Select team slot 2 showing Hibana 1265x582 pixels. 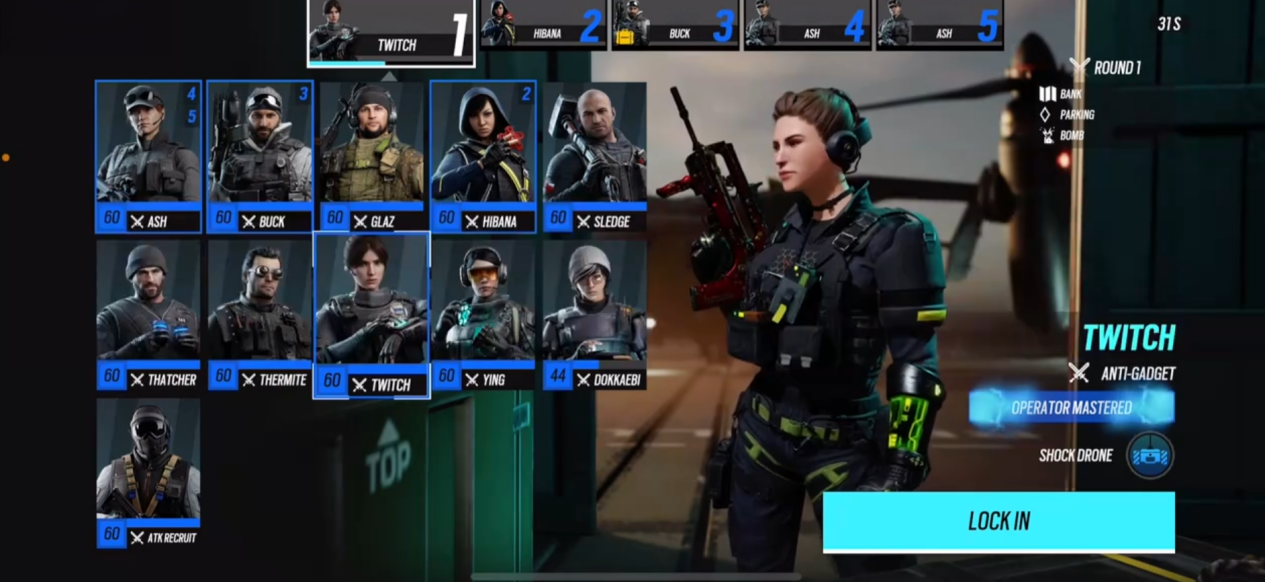[543, 25]
